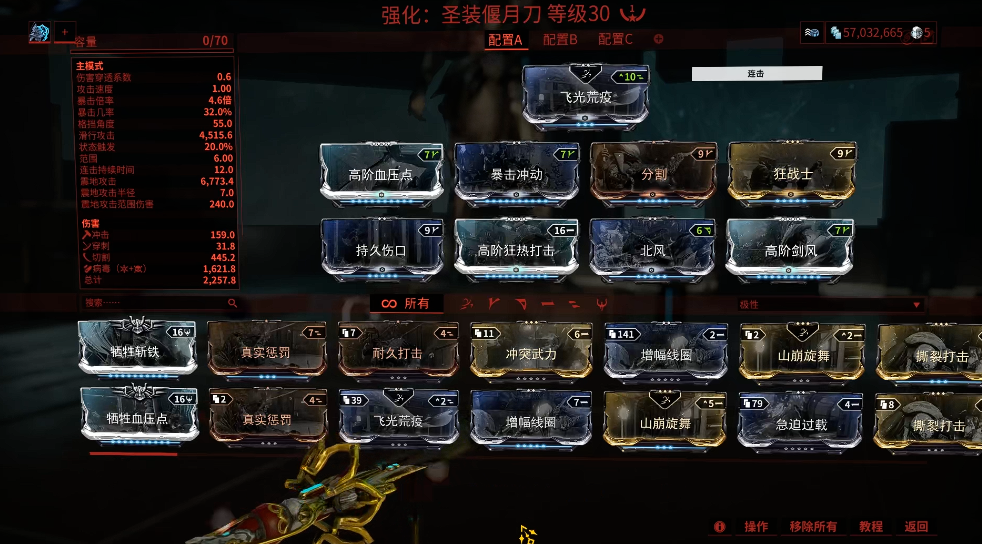Open the 极性 sort dropdown
Viewport: 982px width, 544px height.
click(x=829, y=304)
